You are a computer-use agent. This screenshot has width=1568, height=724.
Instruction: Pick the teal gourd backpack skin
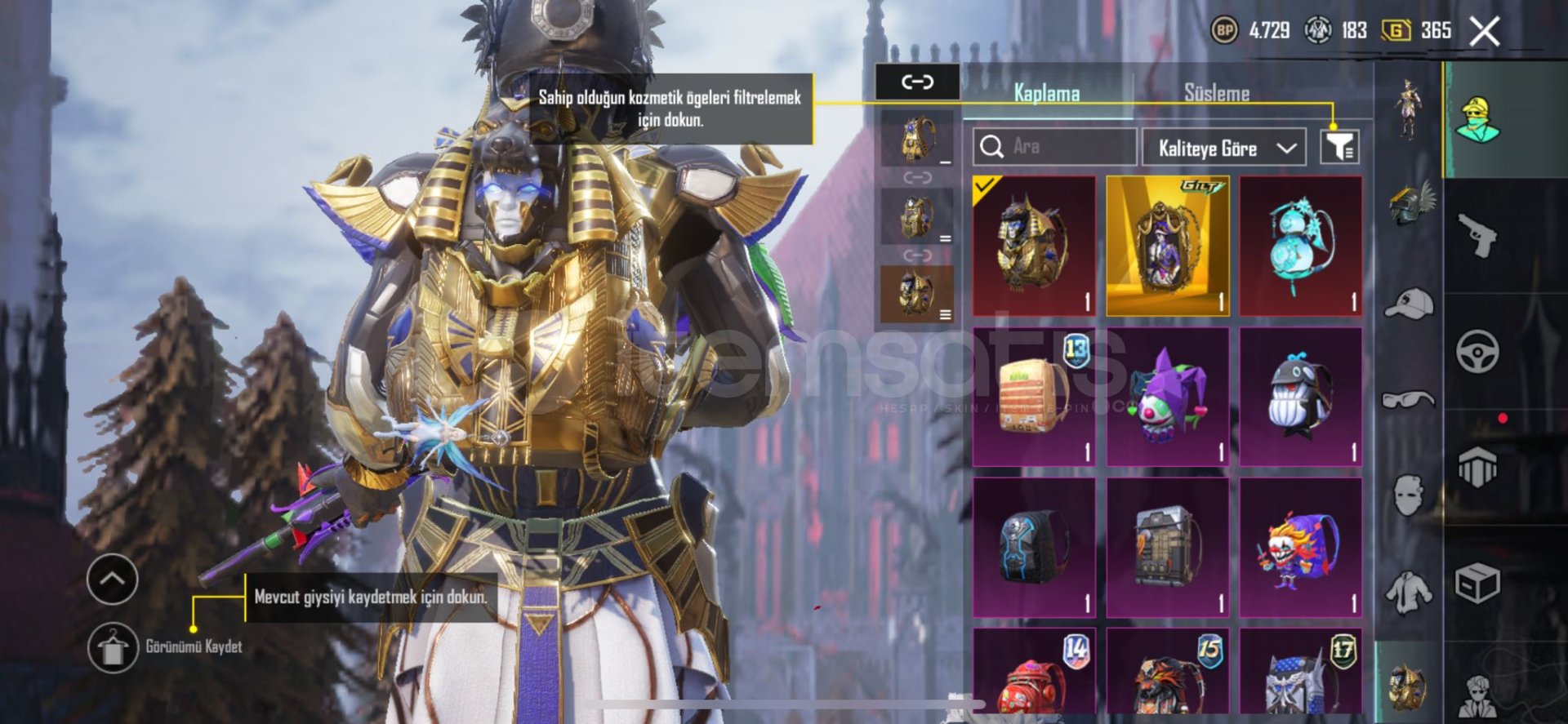click(x=1300, y=246)
